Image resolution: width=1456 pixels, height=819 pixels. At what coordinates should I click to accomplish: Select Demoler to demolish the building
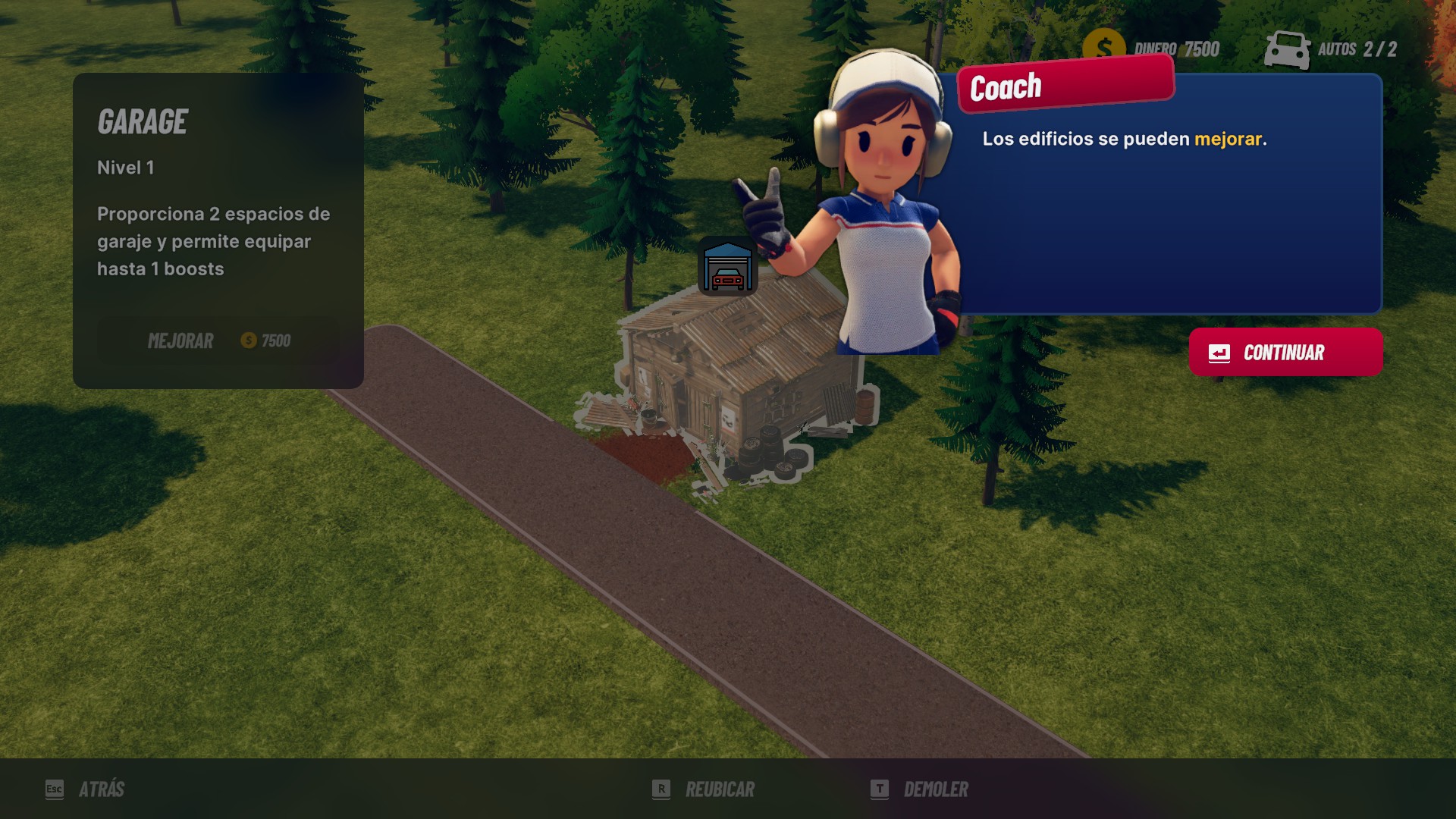tap(921, 789)
